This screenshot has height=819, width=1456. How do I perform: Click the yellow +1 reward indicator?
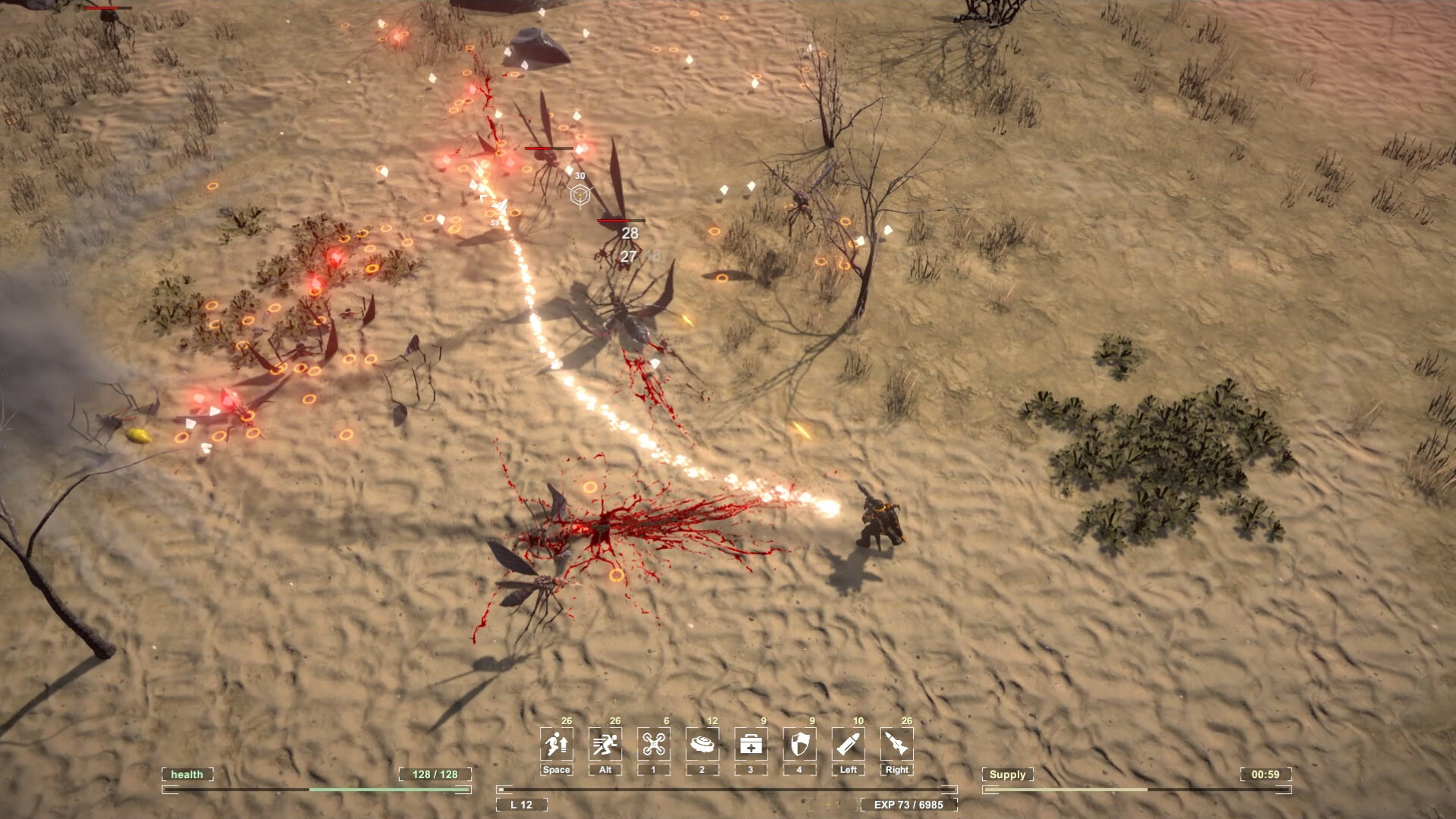833,805
